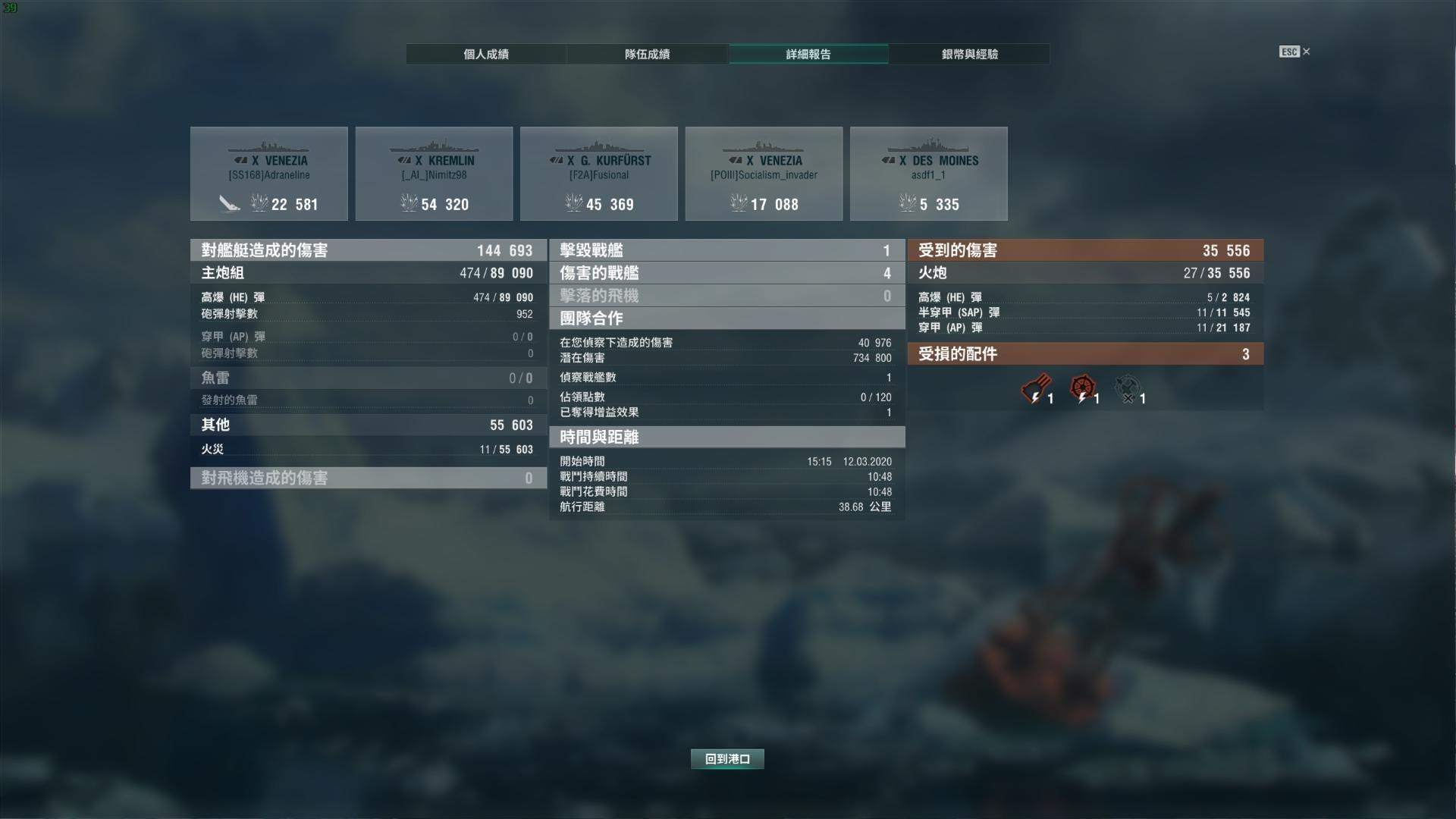Click the grayed-out destroyed module icon
This screenshot has width=1456, height=819.
(x=1128, y=387)
